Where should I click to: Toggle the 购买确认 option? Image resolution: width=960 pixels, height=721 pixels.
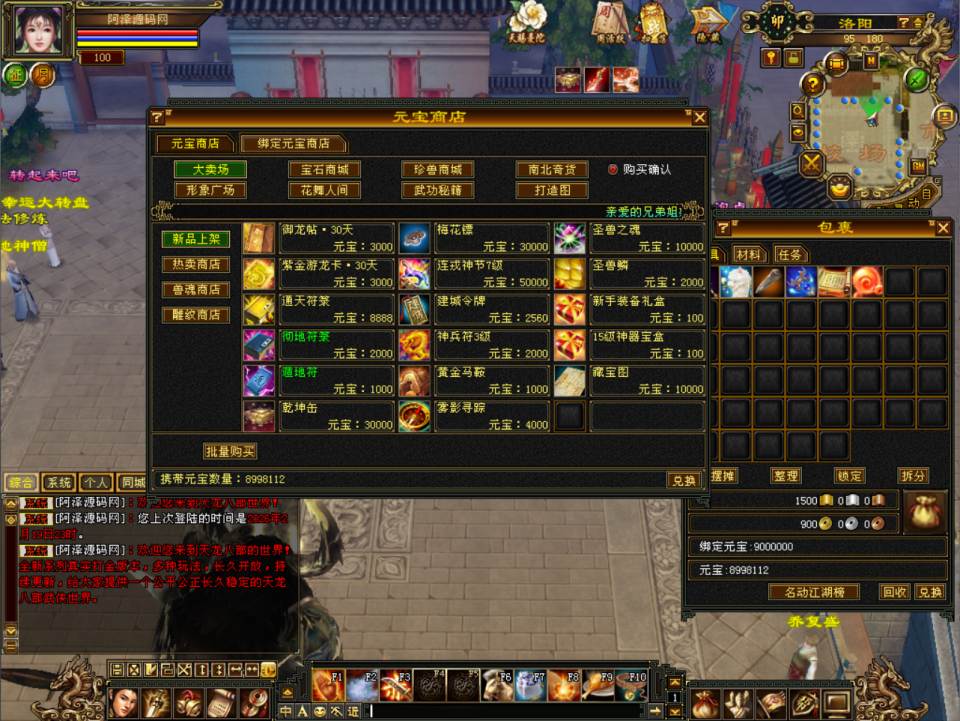point(613,170)
